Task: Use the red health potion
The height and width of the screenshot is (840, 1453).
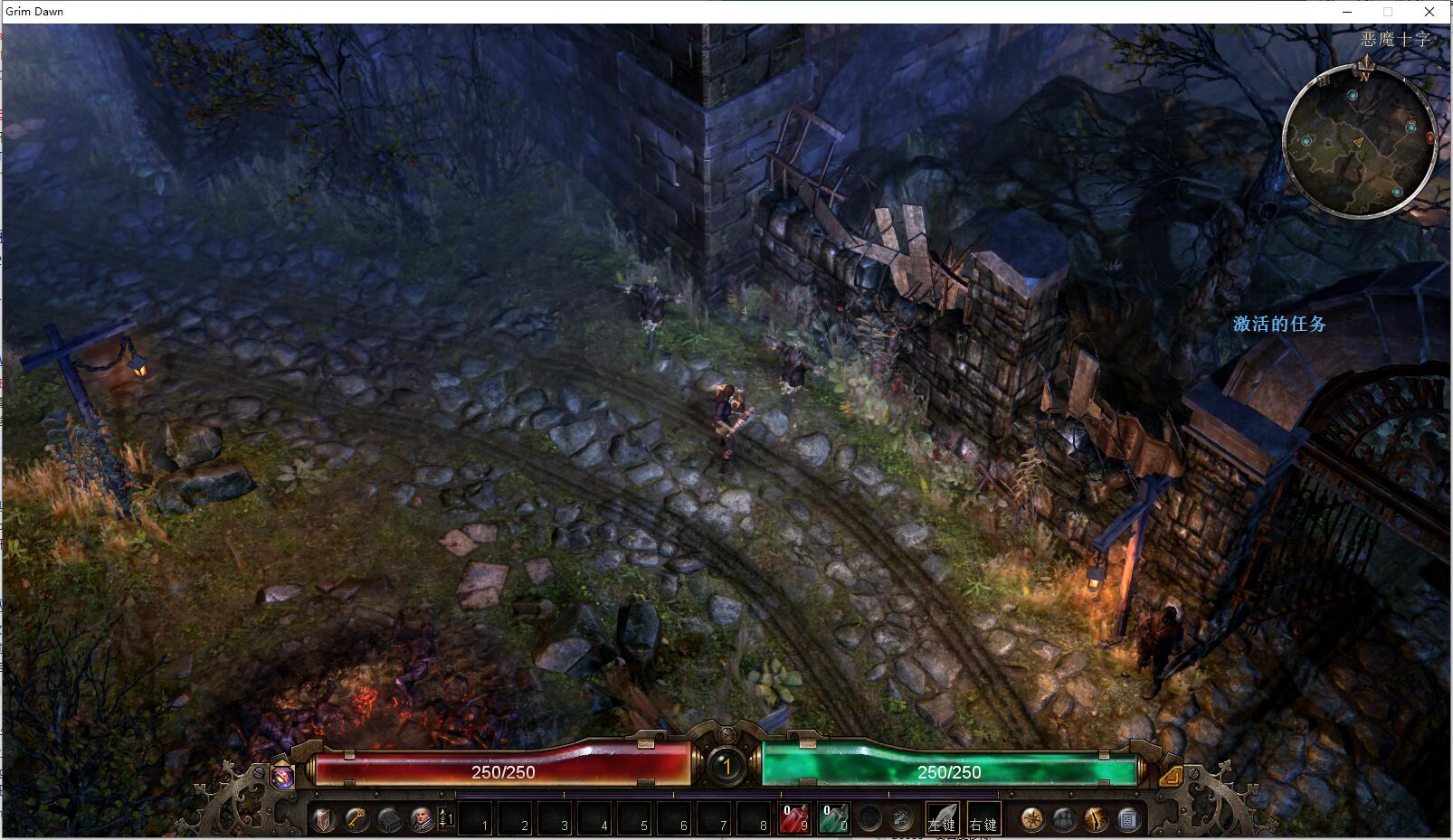Action: coord(794,819)
